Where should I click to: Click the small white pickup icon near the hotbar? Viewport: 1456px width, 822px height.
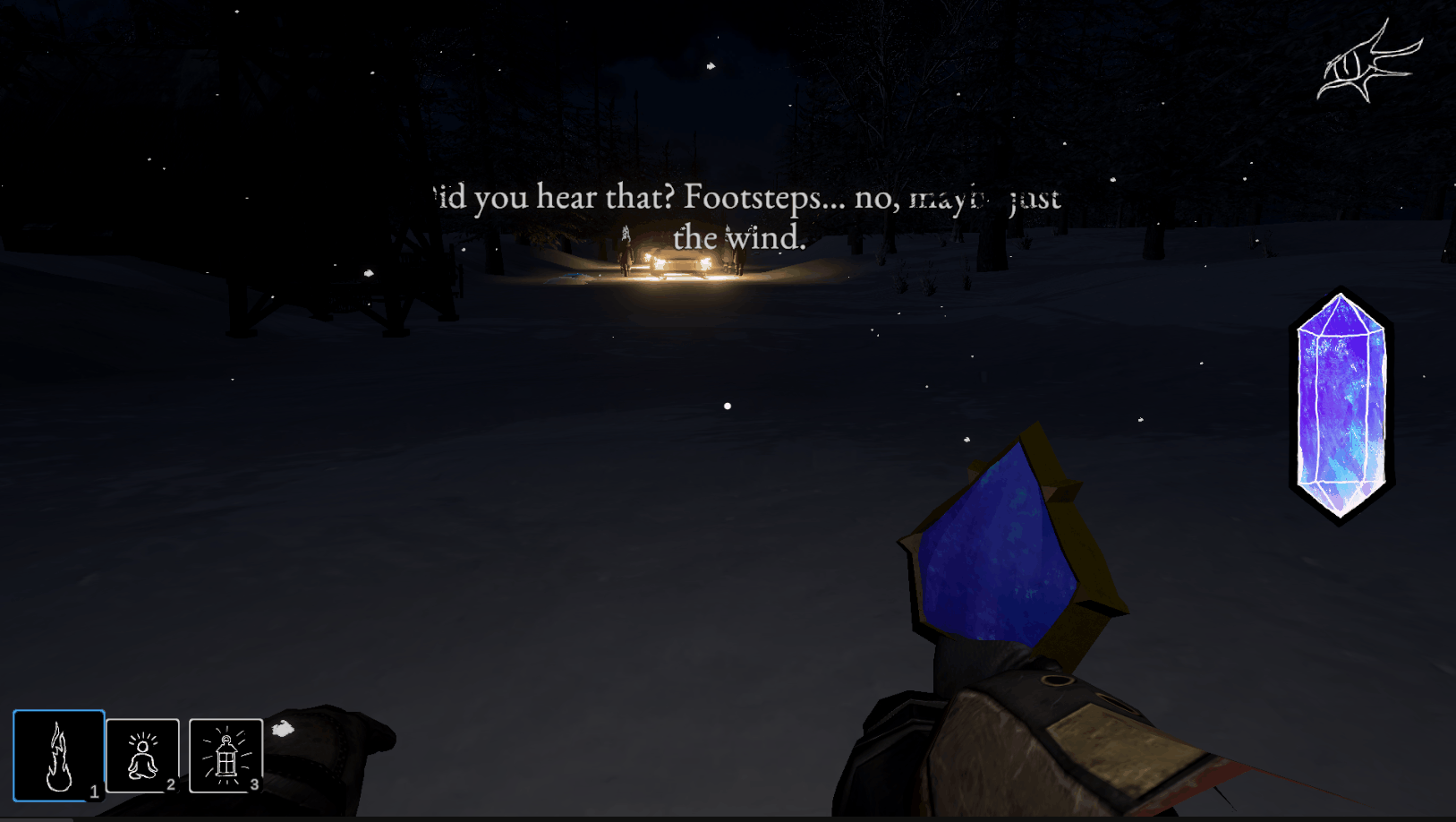point(285,730)
